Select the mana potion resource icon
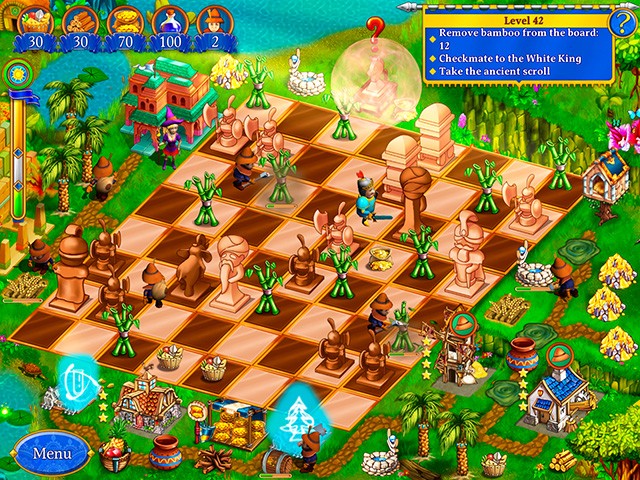Viewport: 640px width, 480px height. tap(169, 20)
